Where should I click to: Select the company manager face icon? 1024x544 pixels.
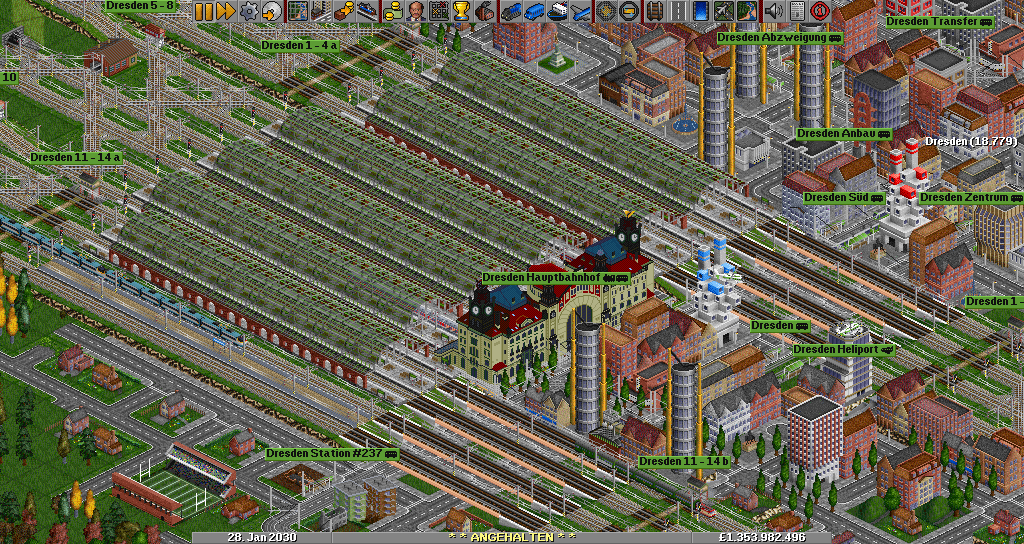pos(415,11)
